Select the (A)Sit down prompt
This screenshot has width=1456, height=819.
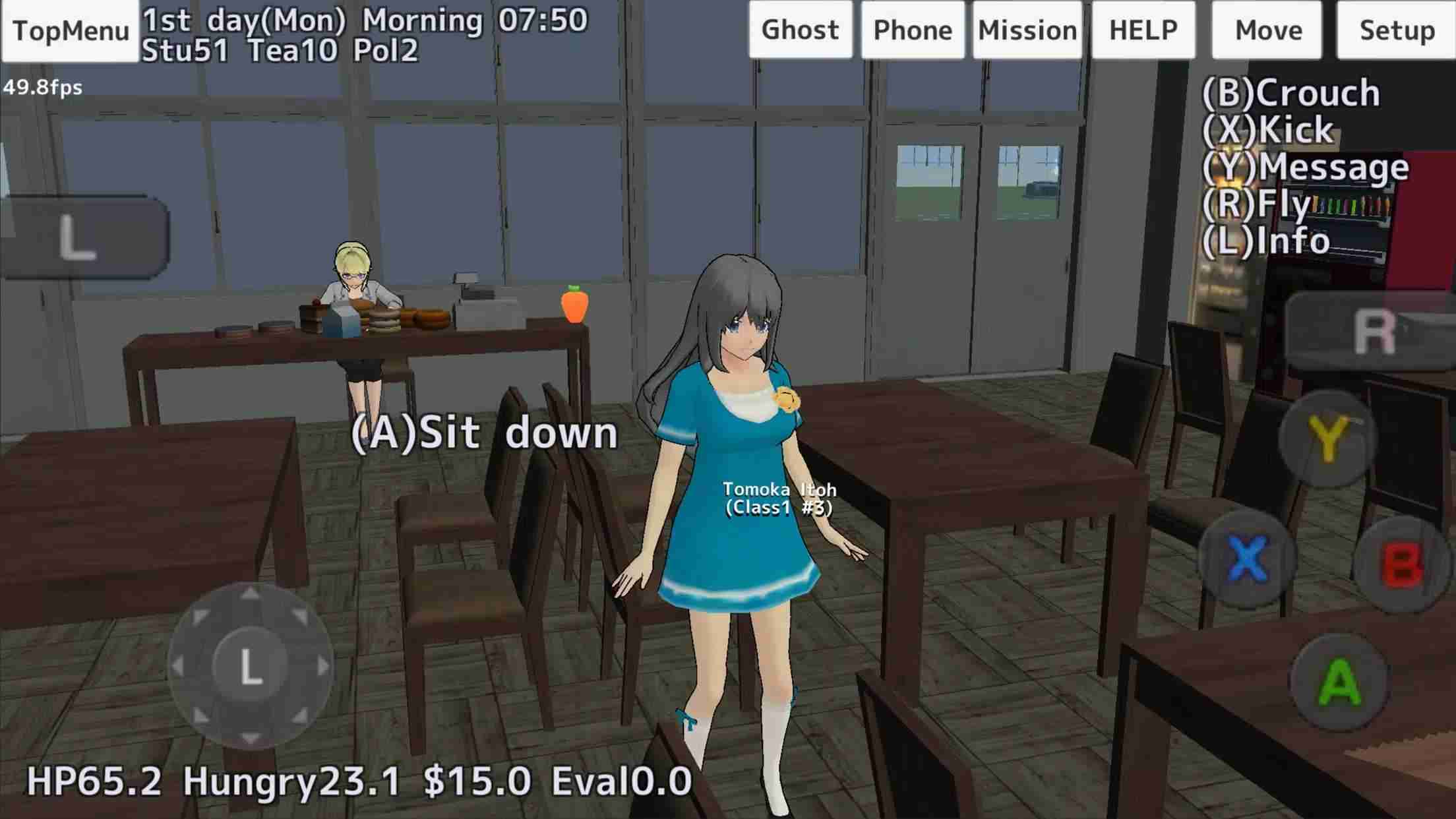pos(486,433)
